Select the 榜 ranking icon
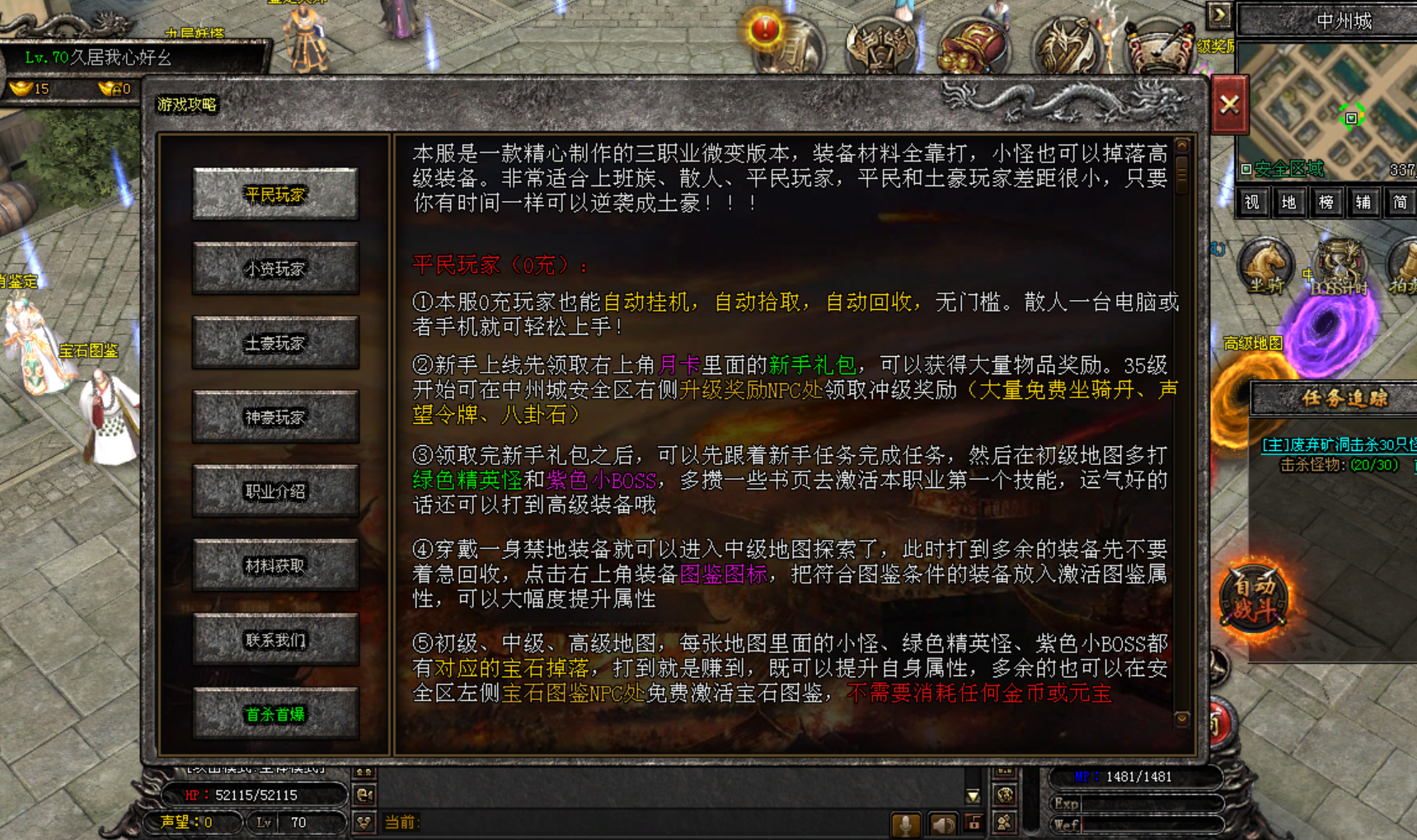This screenshot has width=1417, height=840. coord(1326,202)
